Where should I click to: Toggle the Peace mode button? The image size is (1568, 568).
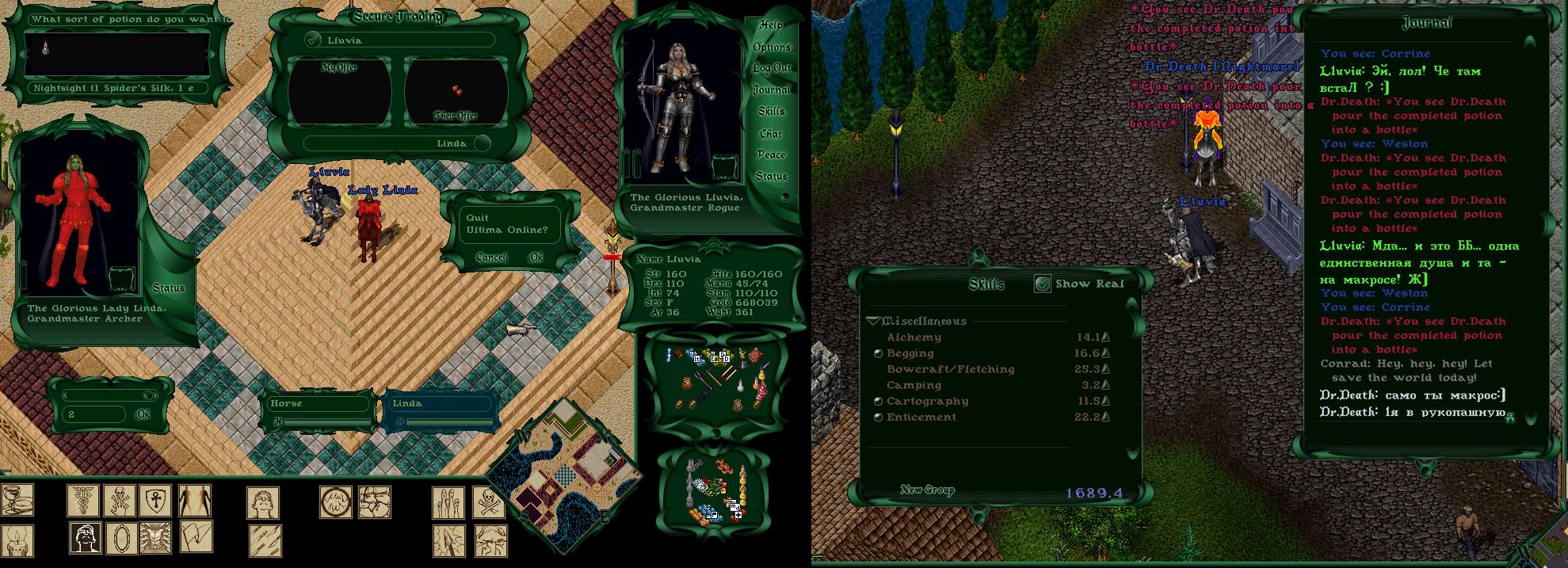click(771, 155)
